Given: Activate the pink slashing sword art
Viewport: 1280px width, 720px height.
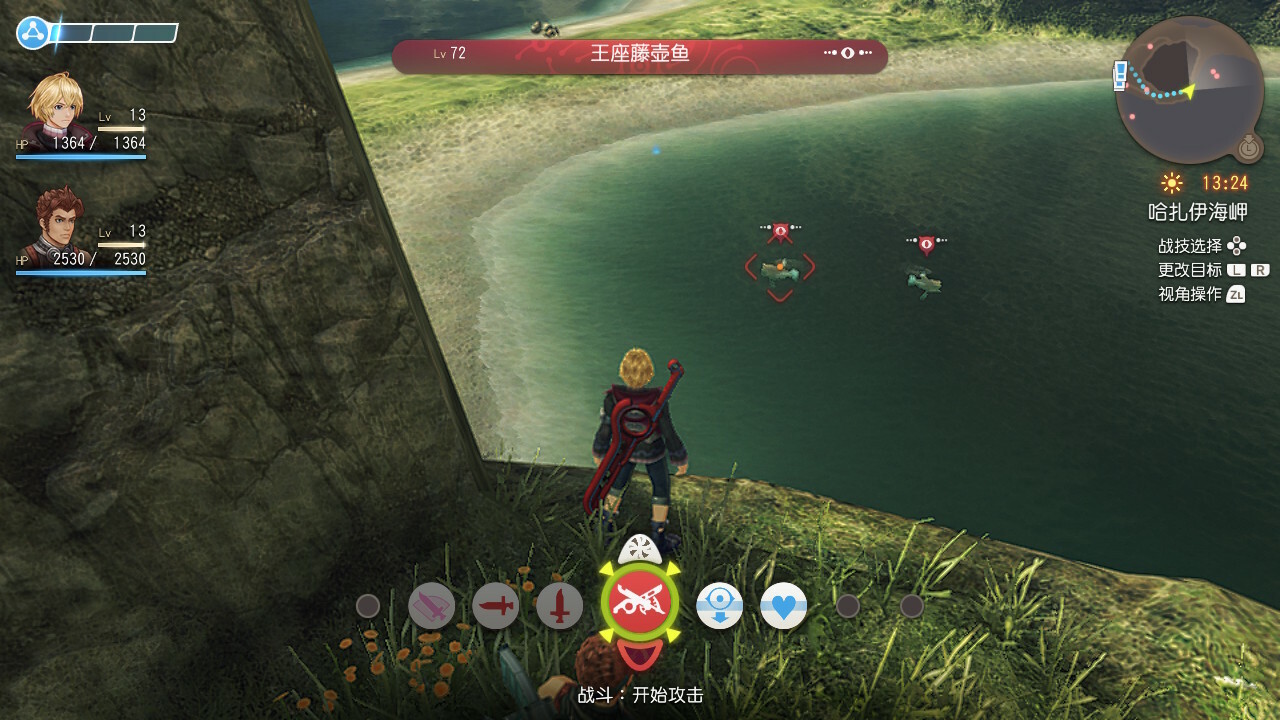Looking at the screenshot, I should pos(432,606).
